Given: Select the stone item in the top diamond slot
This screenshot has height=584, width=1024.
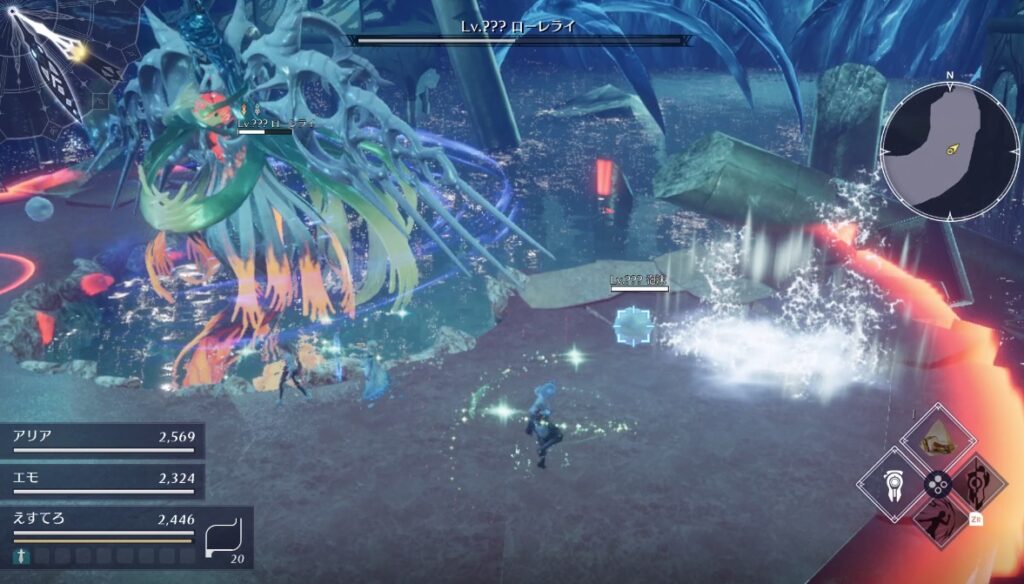Looking at the screenshot, I should 936,437.
